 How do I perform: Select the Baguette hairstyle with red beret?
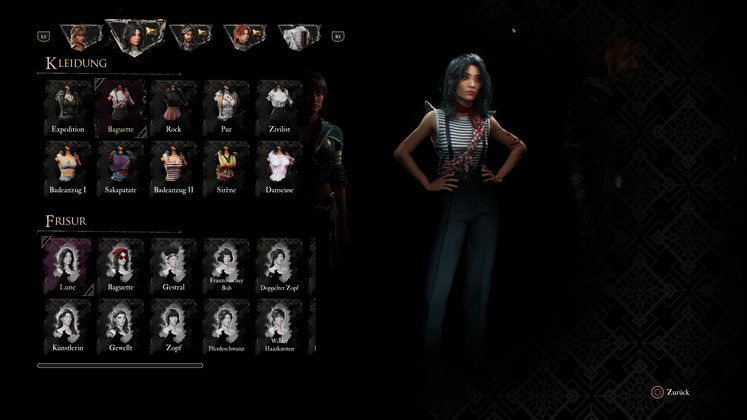(x=121, y=265)
